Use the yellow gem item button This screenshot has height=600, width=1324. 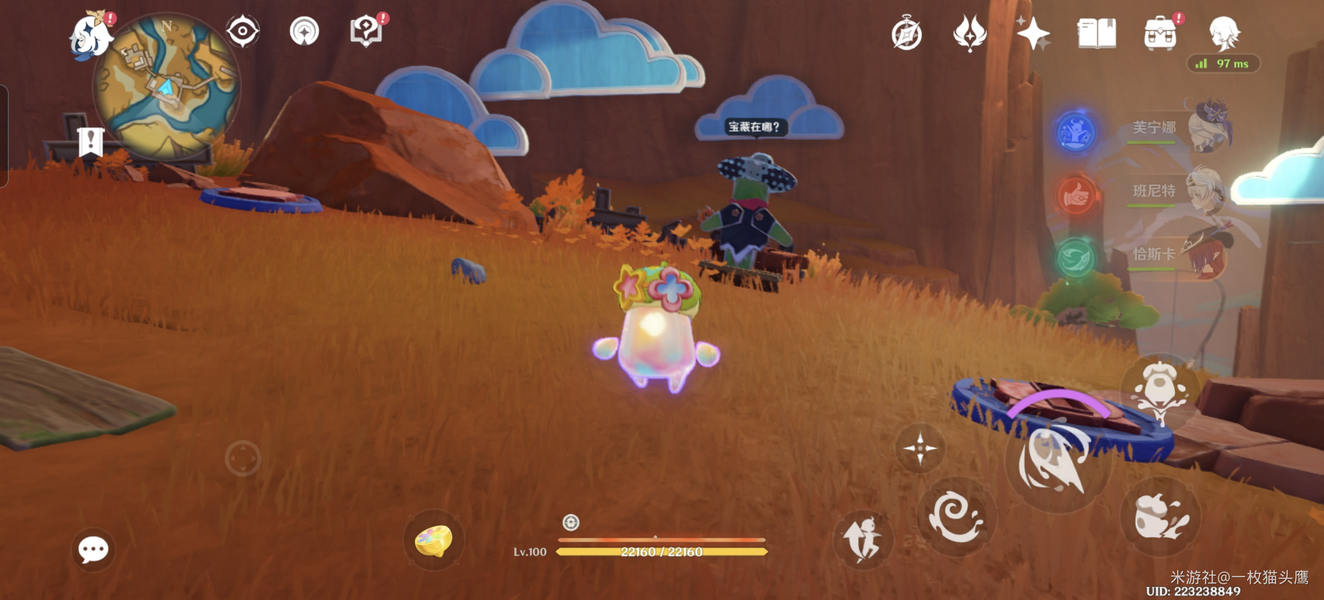[433, 541]
